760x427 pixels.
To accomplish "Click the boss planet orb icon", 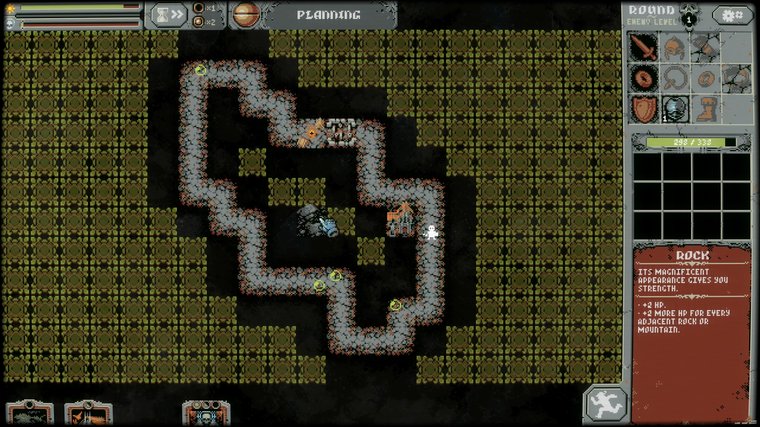I will (246, 15).
